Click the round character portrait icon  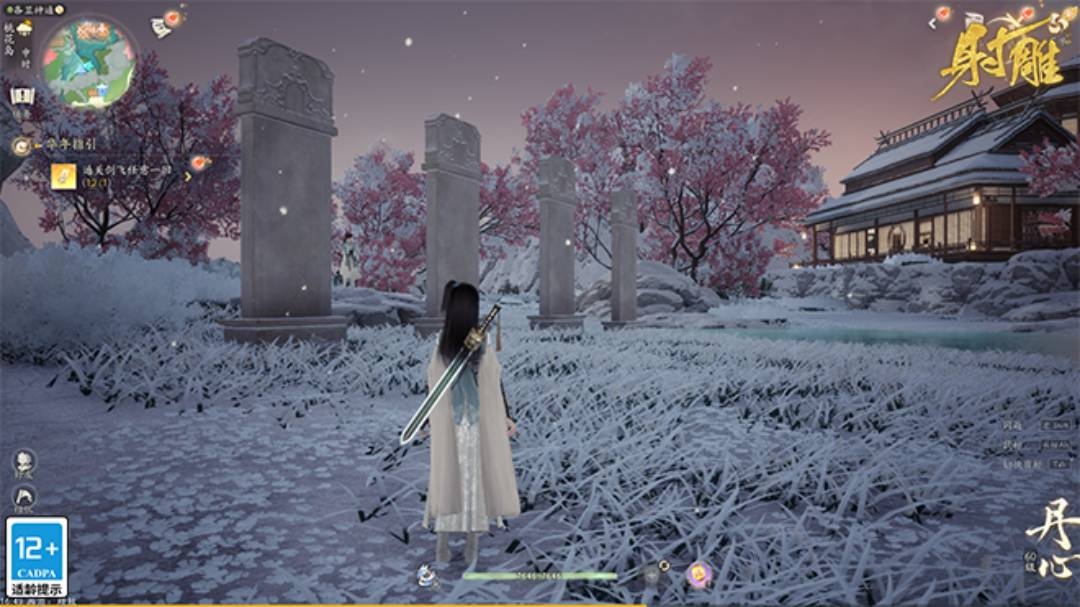[x=24, y=462]
